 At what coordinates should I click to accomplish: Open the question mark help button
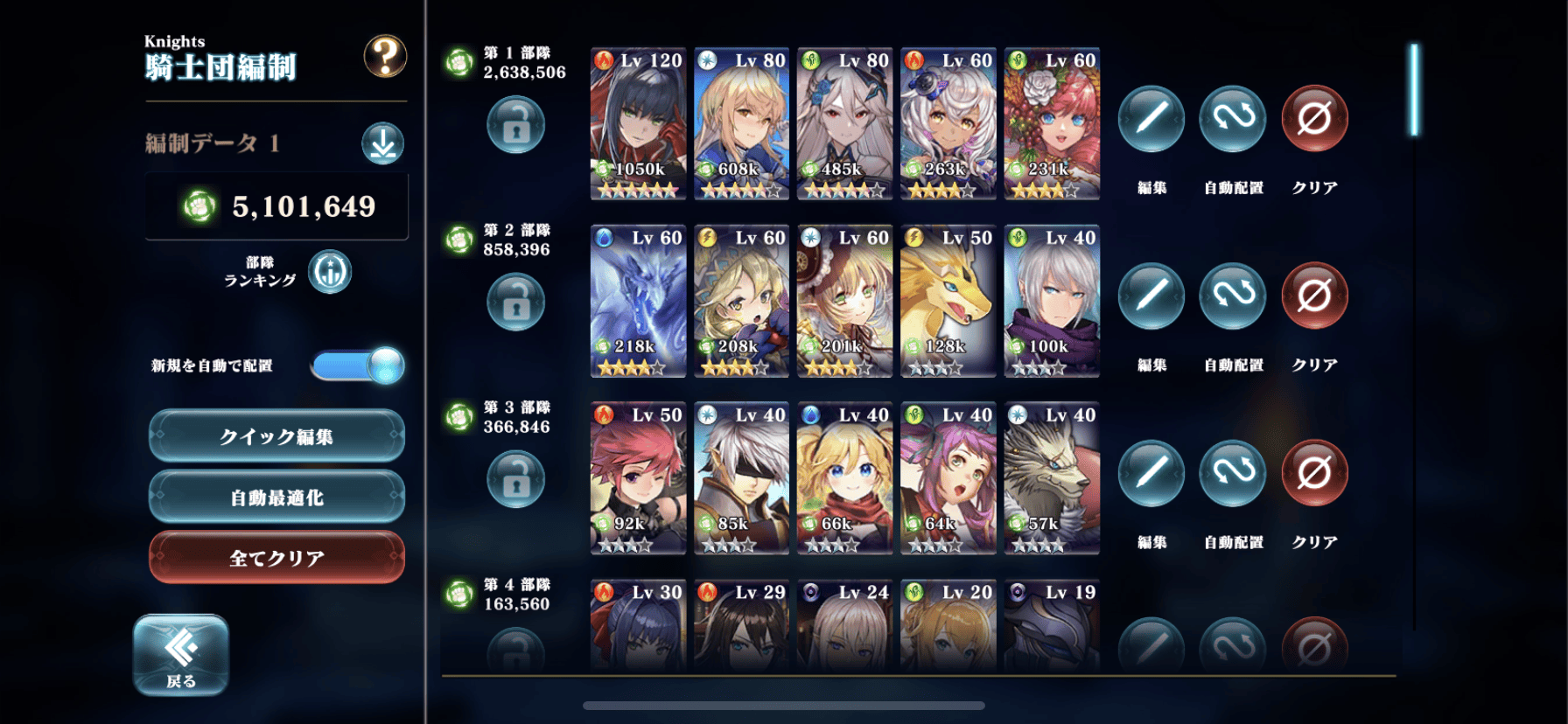(x=385, y=57)
